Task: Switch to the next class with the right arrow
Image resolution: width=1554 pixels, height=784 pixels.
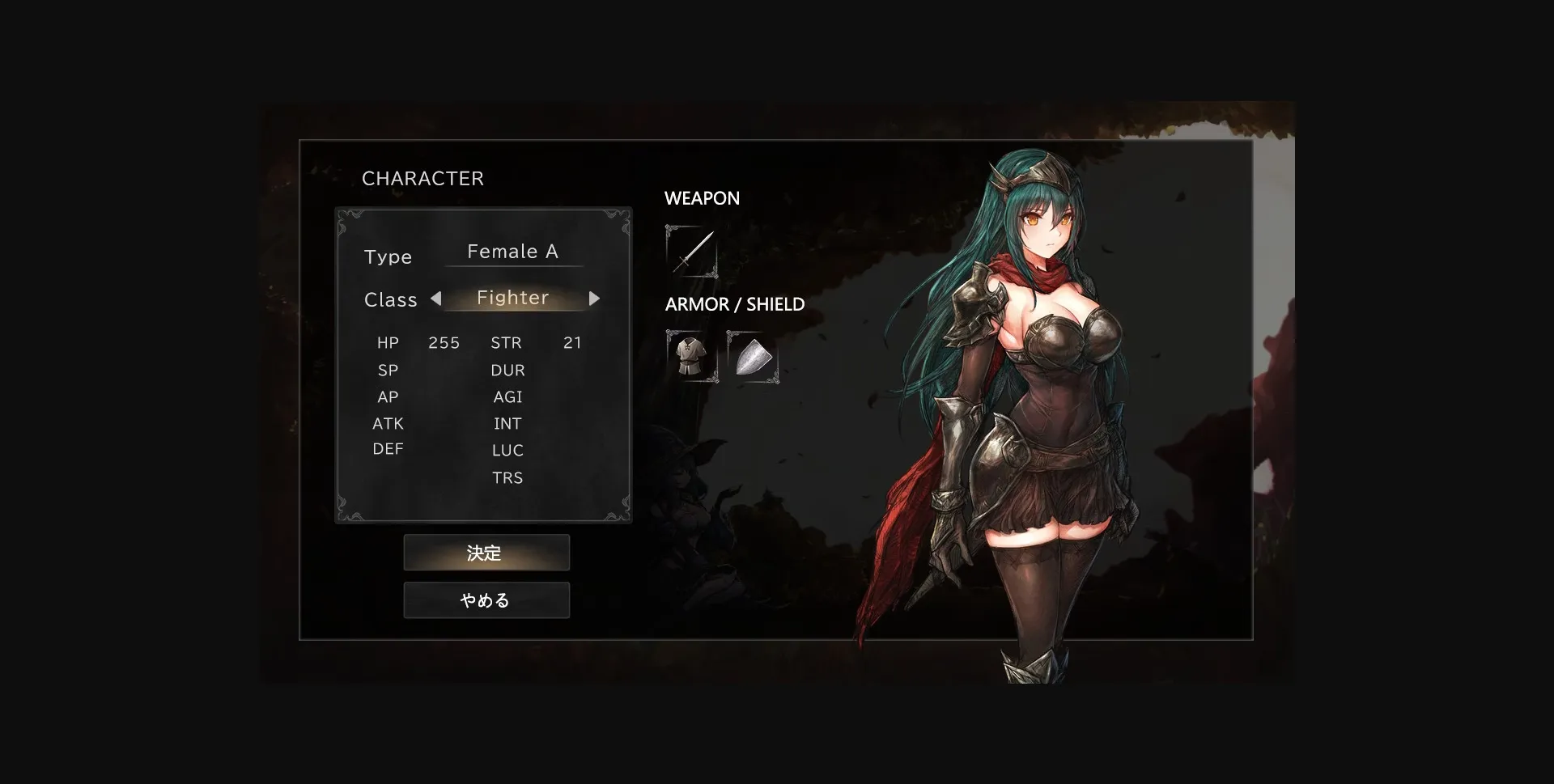Action: point(595,298)
